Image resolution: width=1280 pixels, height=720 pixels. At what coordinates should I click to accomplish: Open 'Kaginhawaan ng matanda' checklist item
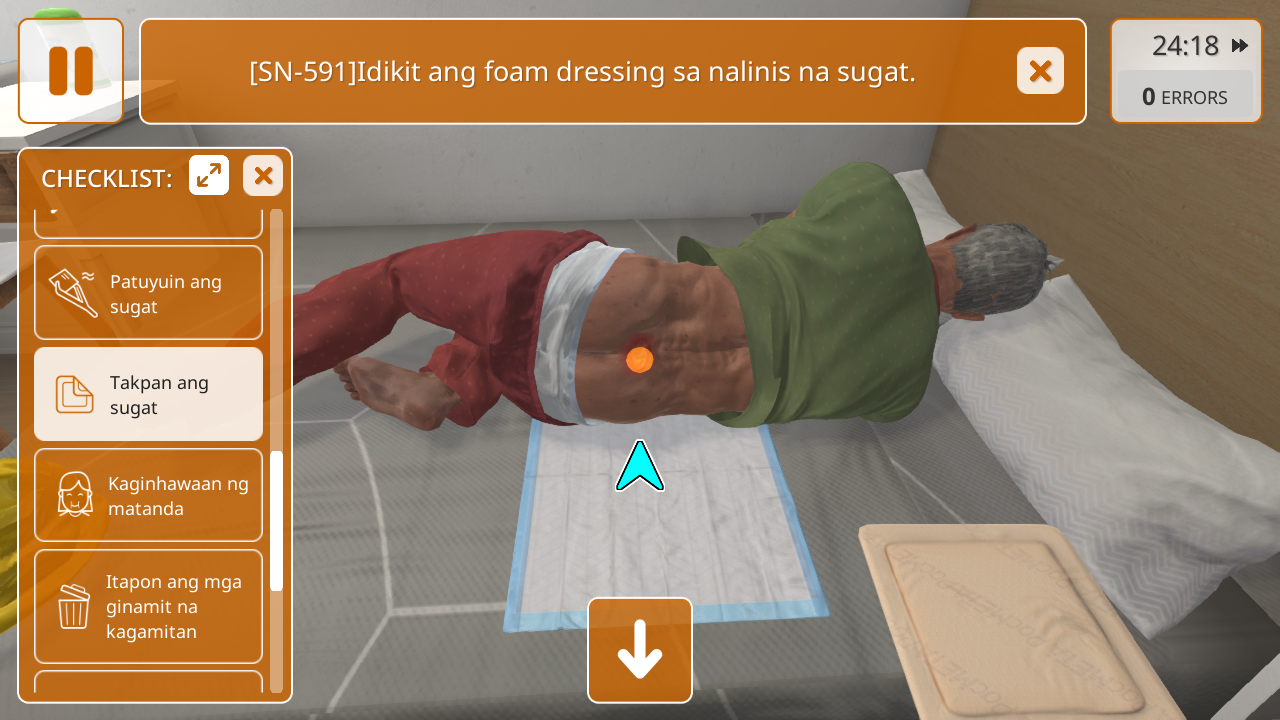tap(148, 495)
